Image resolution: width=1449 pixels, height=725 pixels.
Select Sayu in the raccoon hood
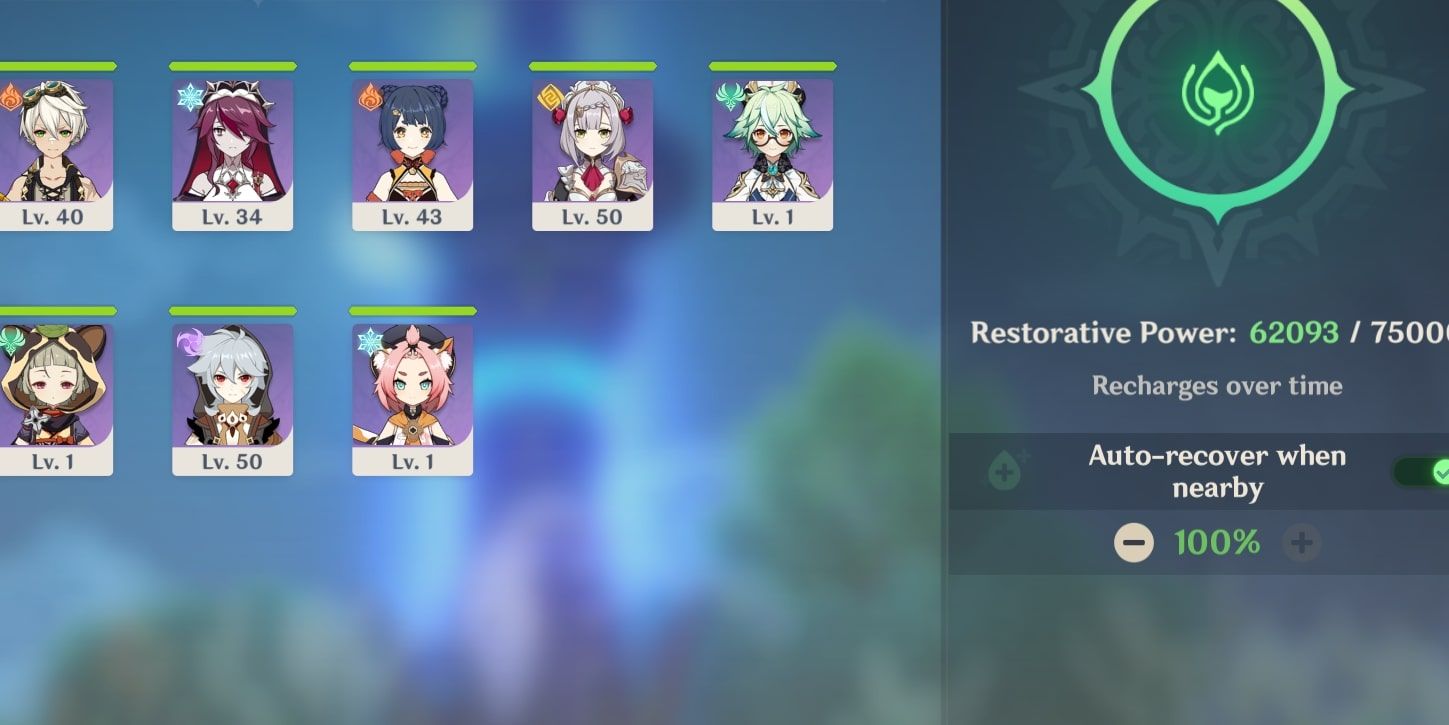(x=55, y=398)
